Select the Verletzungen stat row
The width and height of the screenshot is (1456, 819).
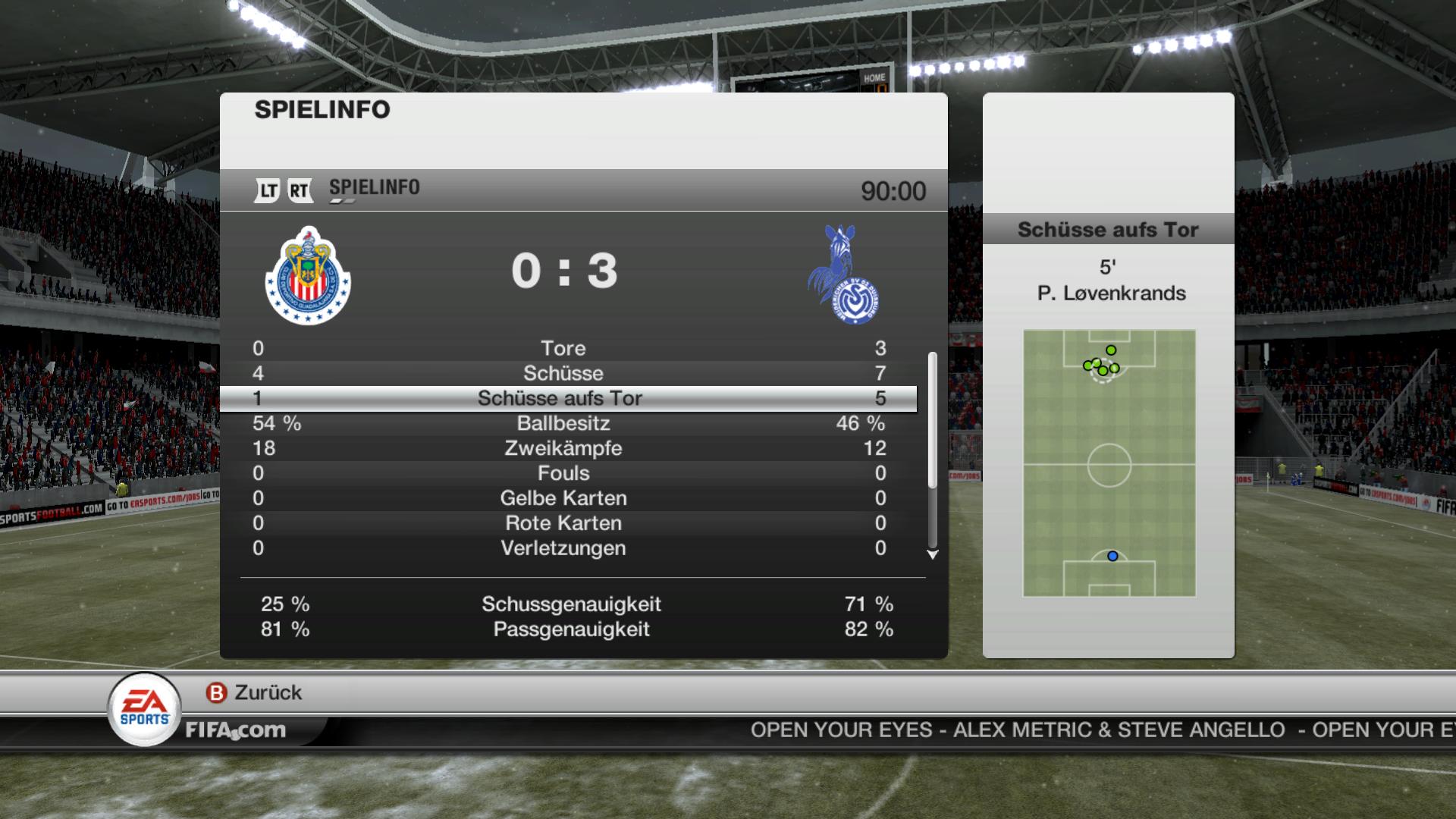[x=563, y=548]
